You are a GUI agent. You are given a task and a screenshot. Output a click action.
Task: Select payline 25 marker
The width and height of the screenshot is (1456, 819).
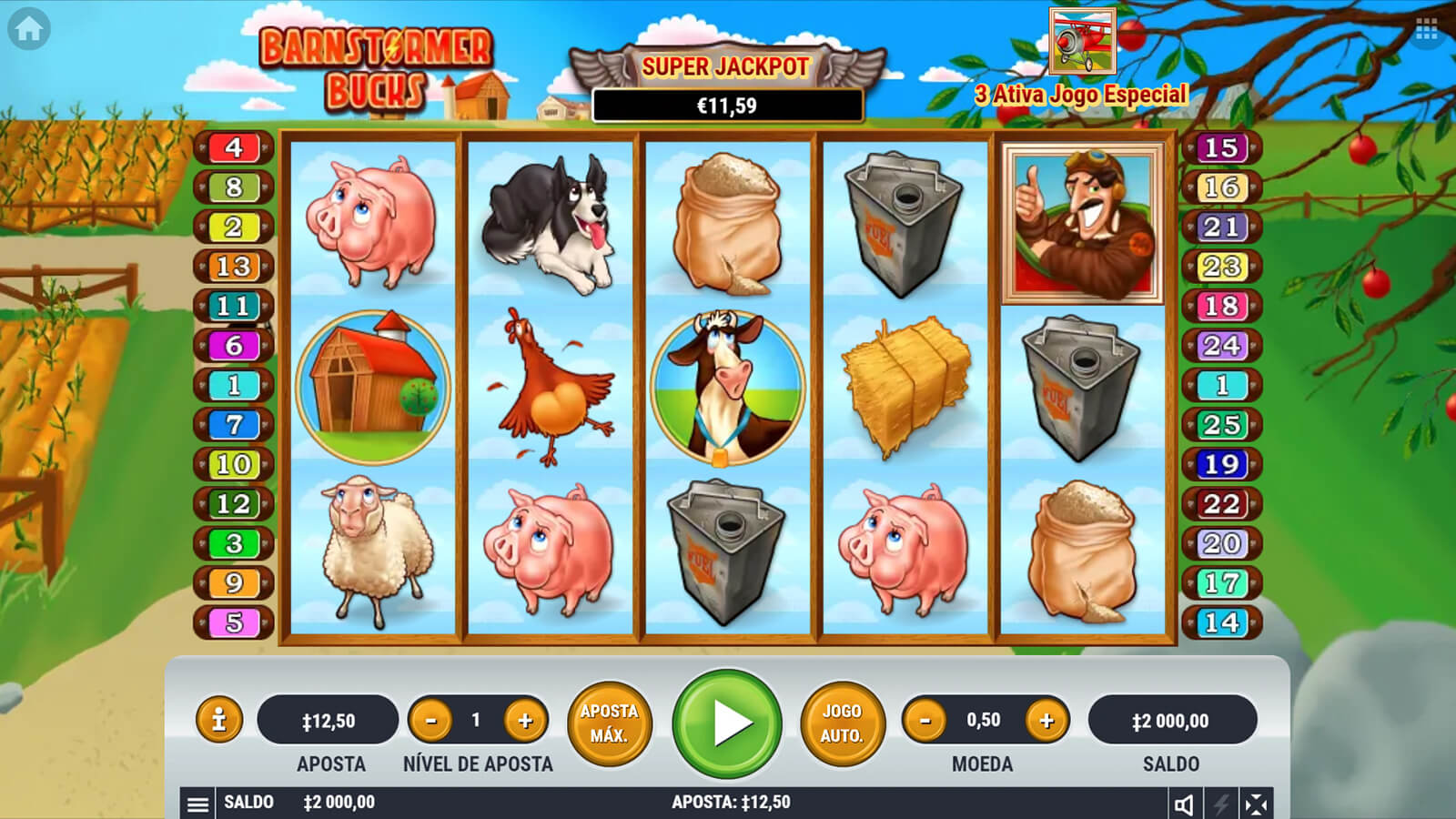click(1221, 425)
